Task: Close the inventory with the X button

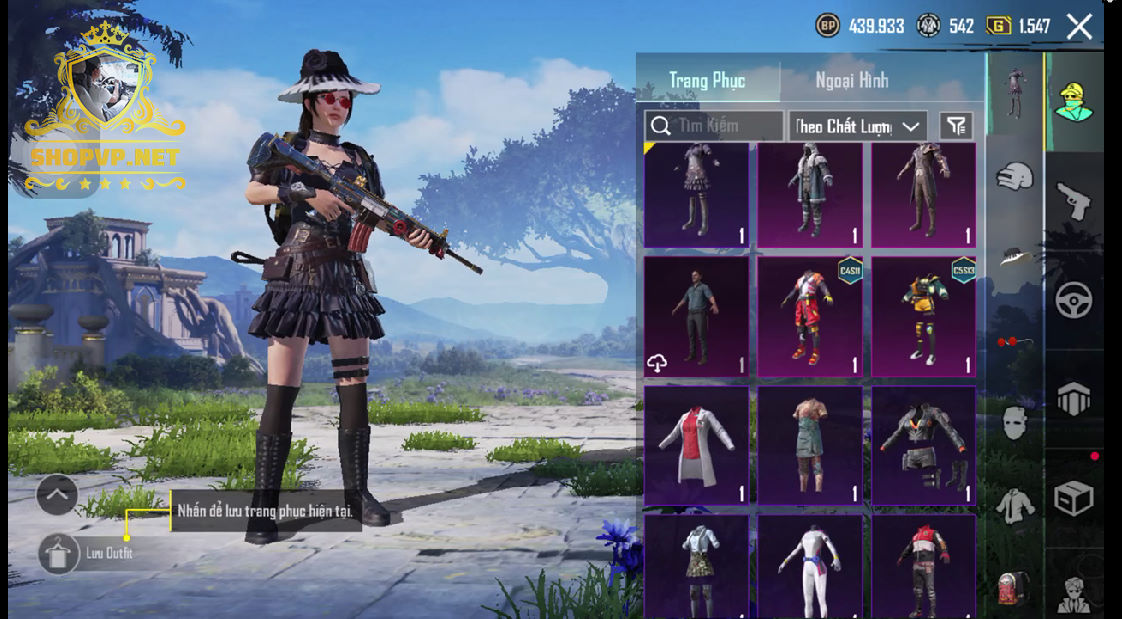Action: tap(1079, 27)
